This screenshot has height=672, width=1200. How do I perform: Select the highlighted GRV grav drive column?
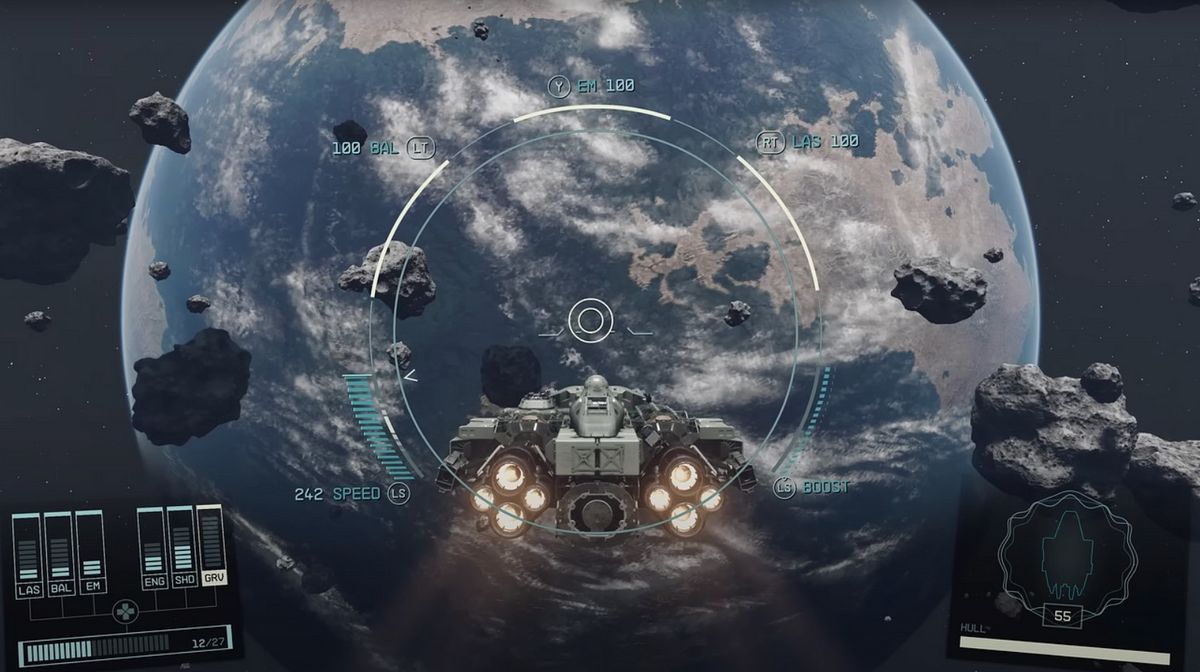click(x=212, y=546)
